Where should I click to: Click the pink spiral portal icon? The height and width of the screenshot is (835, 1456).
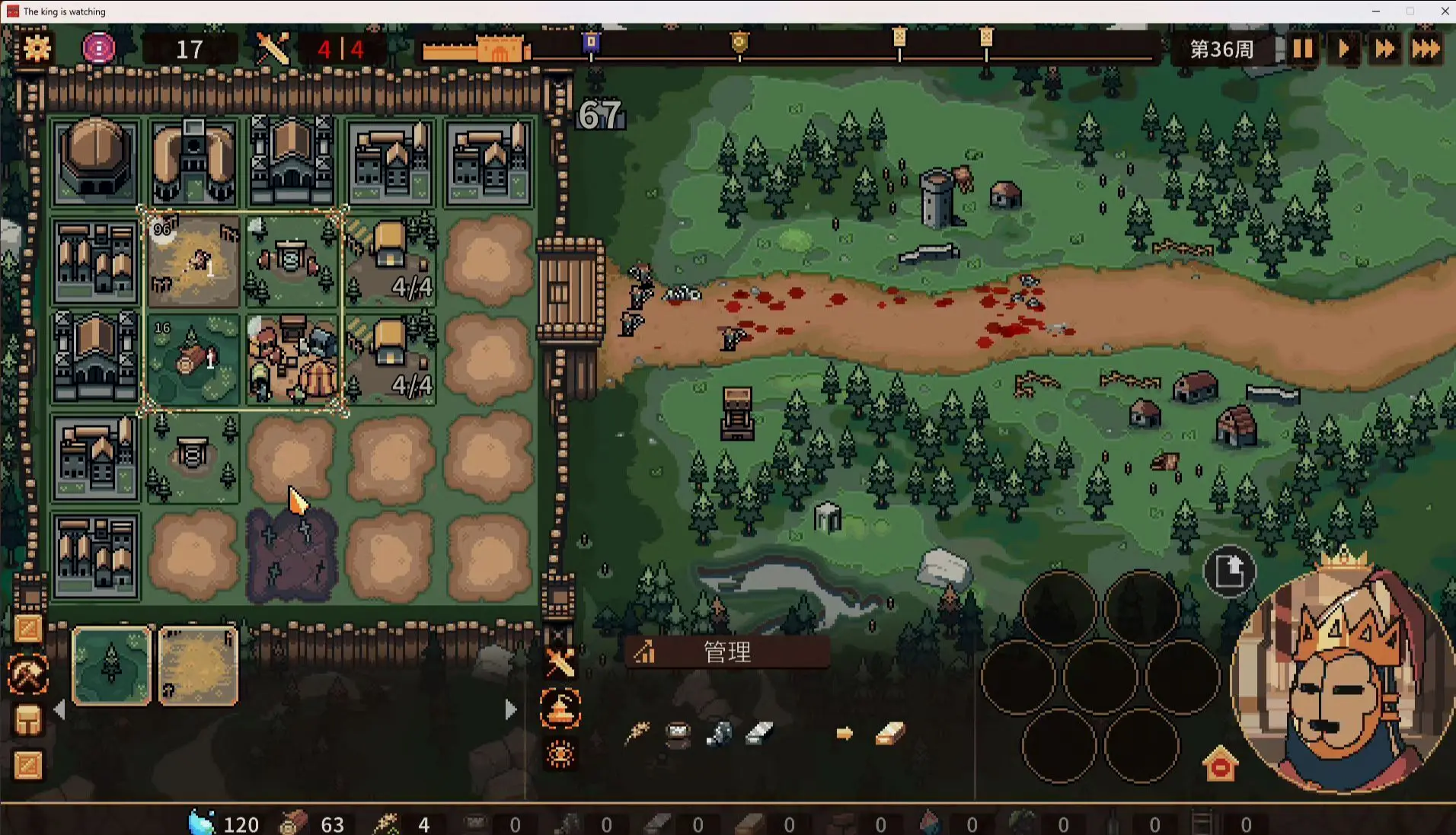click(x=98, y=49)
